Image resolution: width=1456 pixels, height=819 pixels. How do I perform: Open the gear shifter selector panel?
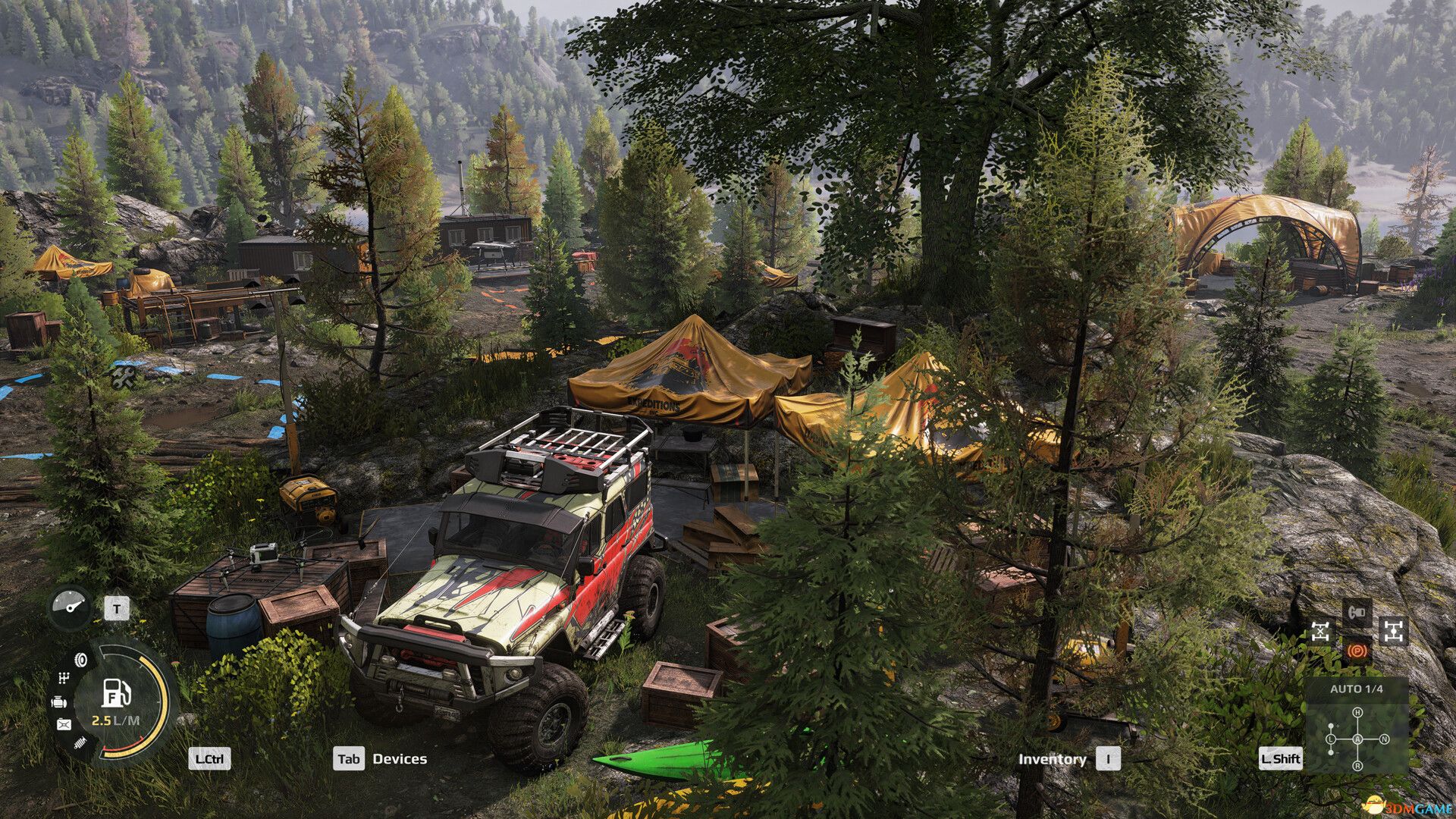coord(1357,741)
